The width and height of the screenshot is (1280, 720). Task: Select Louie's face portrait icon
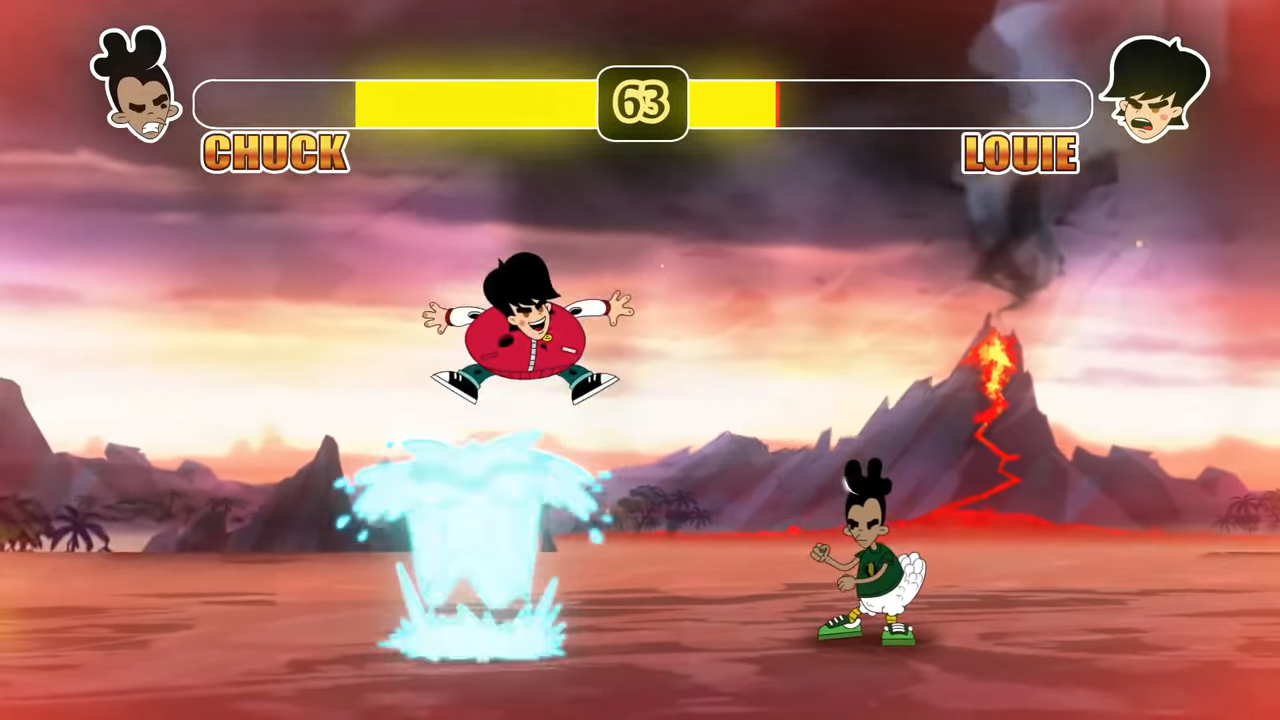click(1155, 92)
